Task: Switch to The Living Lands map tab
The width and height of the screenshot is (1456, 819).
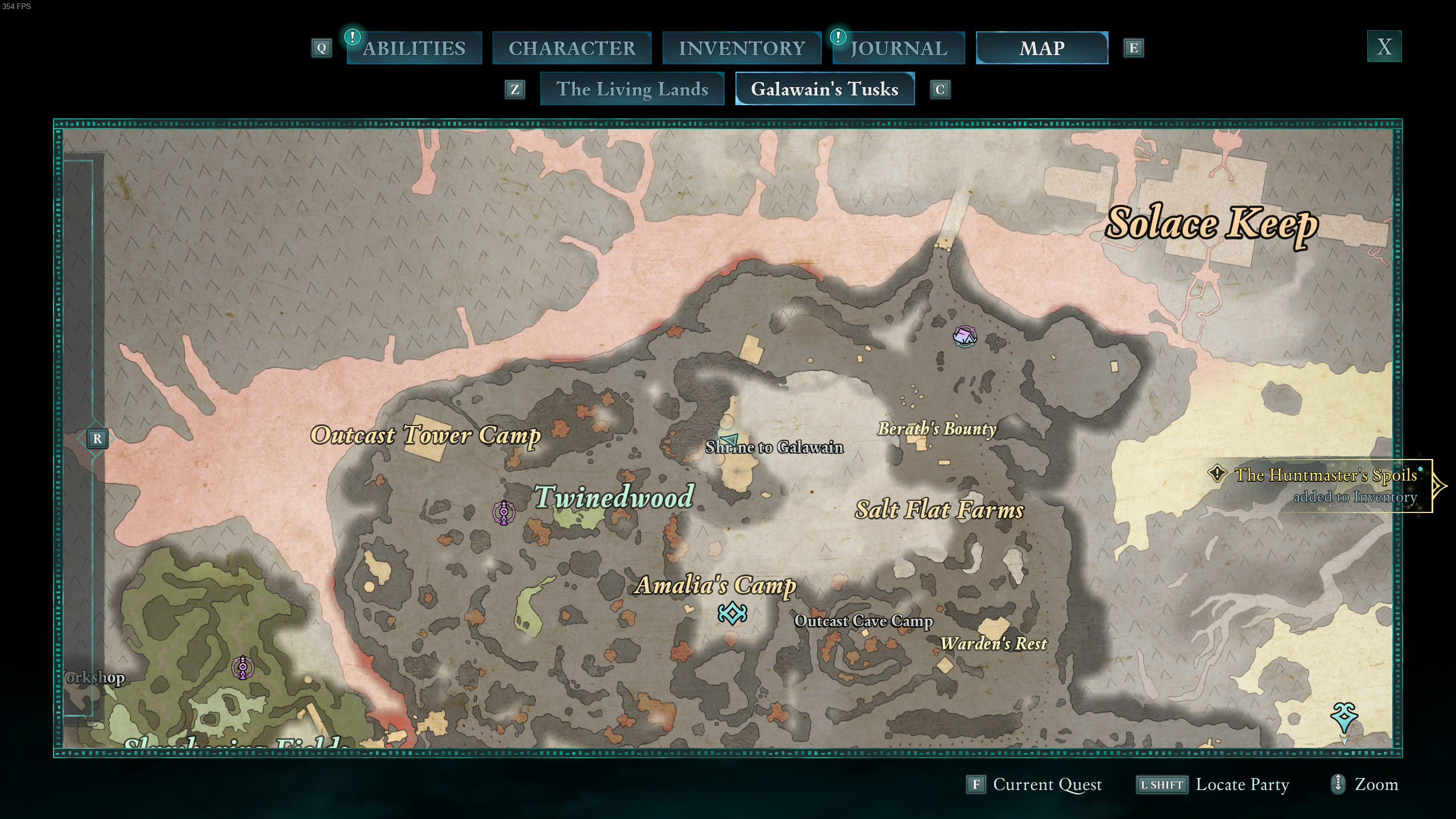Action: [632, 89]
